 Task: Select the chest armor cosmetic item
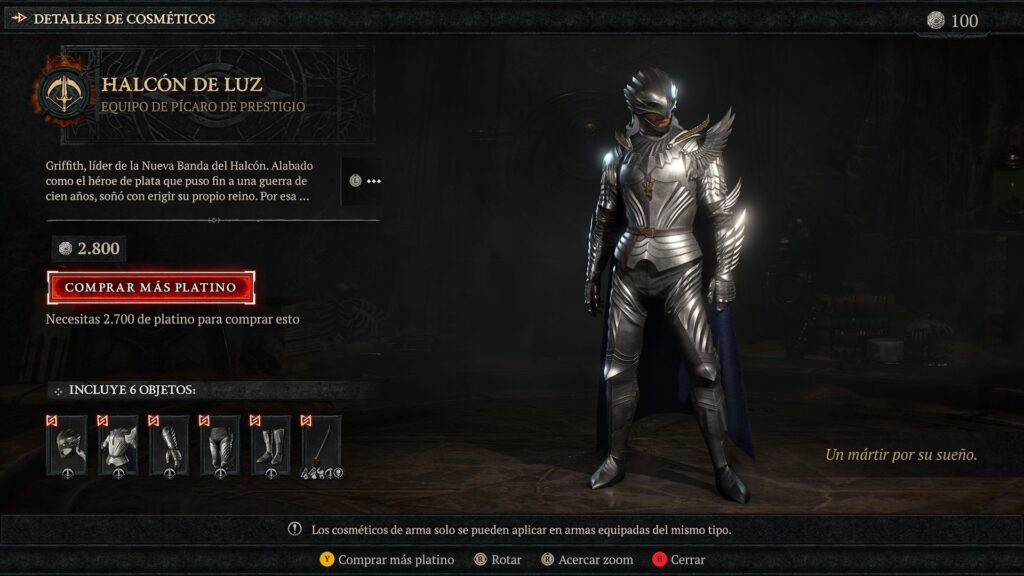click(x=118, y=445)
